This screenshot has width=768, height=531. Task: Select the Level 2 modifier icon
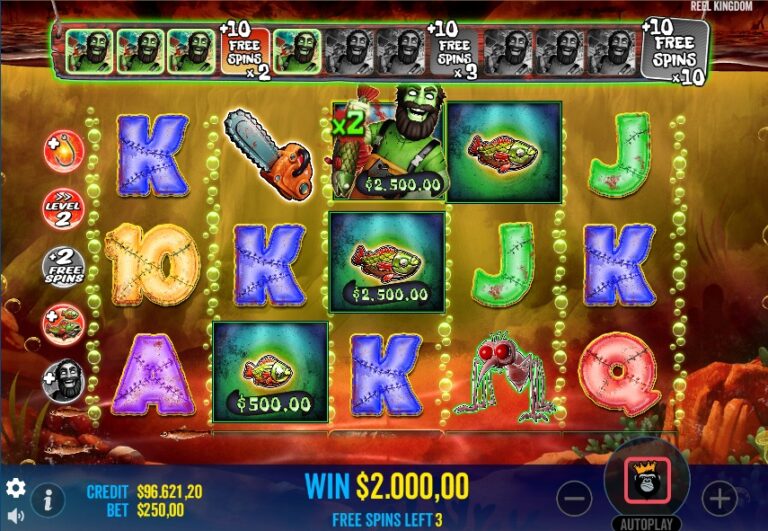click(64, 209)
